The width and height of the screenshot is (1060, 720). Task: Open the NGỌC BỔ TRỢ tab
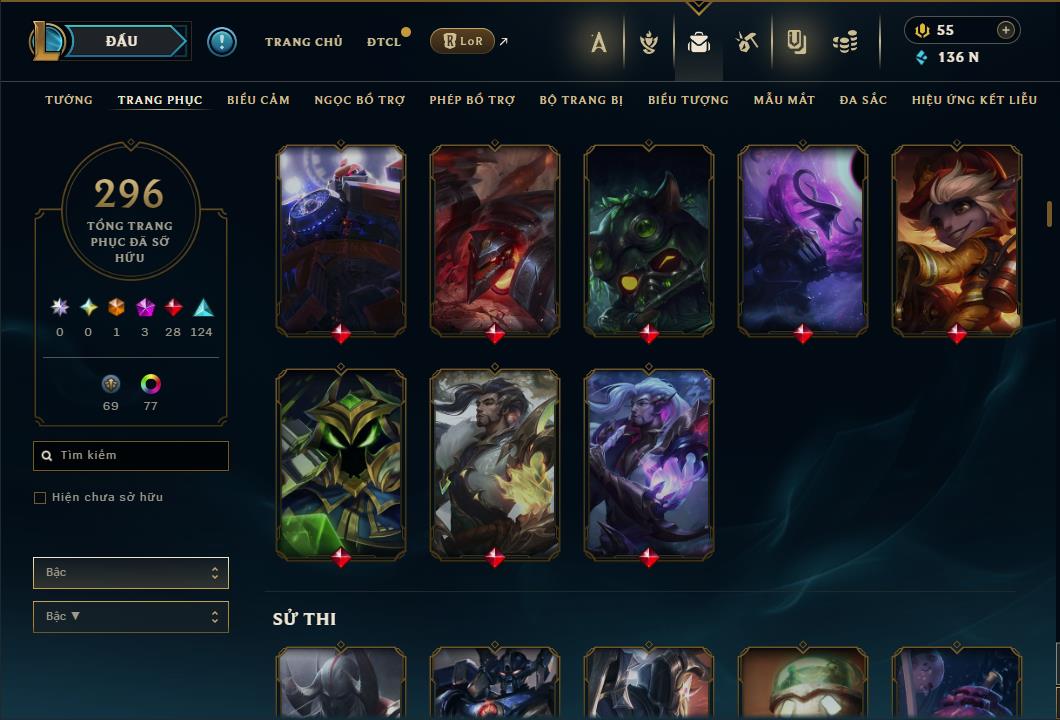tap(359, 100)
